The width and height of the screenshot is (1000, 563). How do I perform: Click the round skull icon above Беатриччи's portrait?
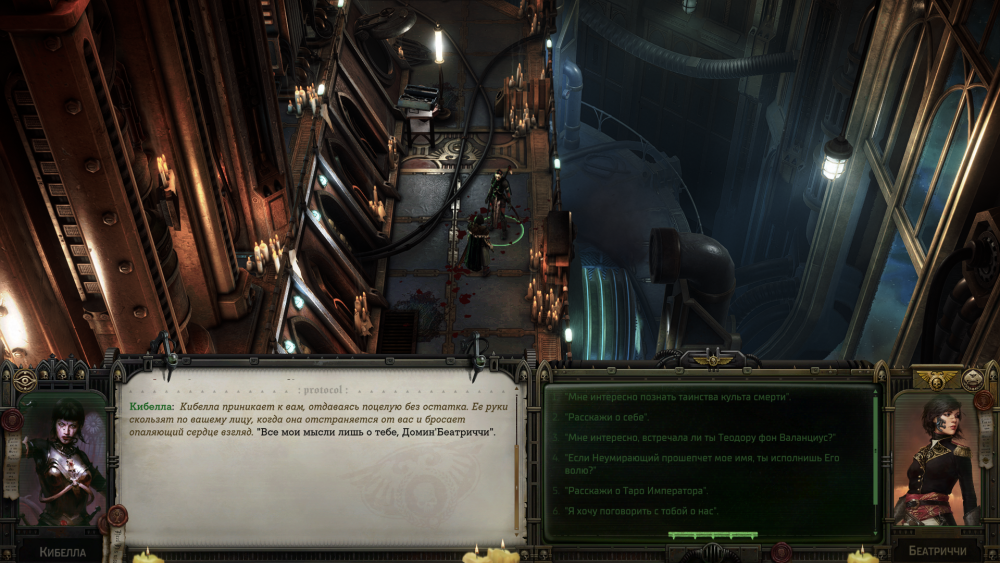point(972,378)
